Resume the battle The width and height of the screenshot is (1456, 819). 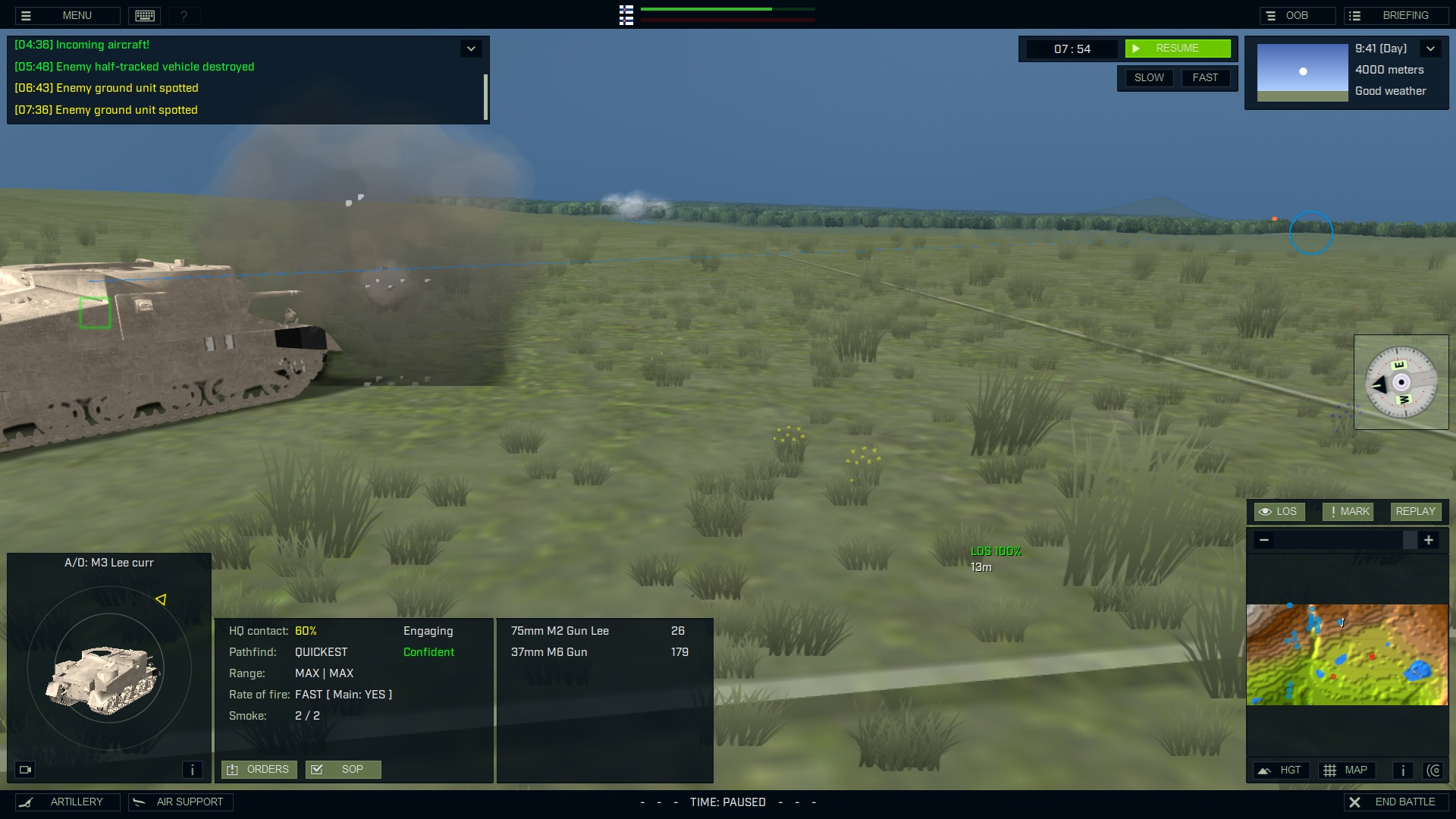point(1178,49)
